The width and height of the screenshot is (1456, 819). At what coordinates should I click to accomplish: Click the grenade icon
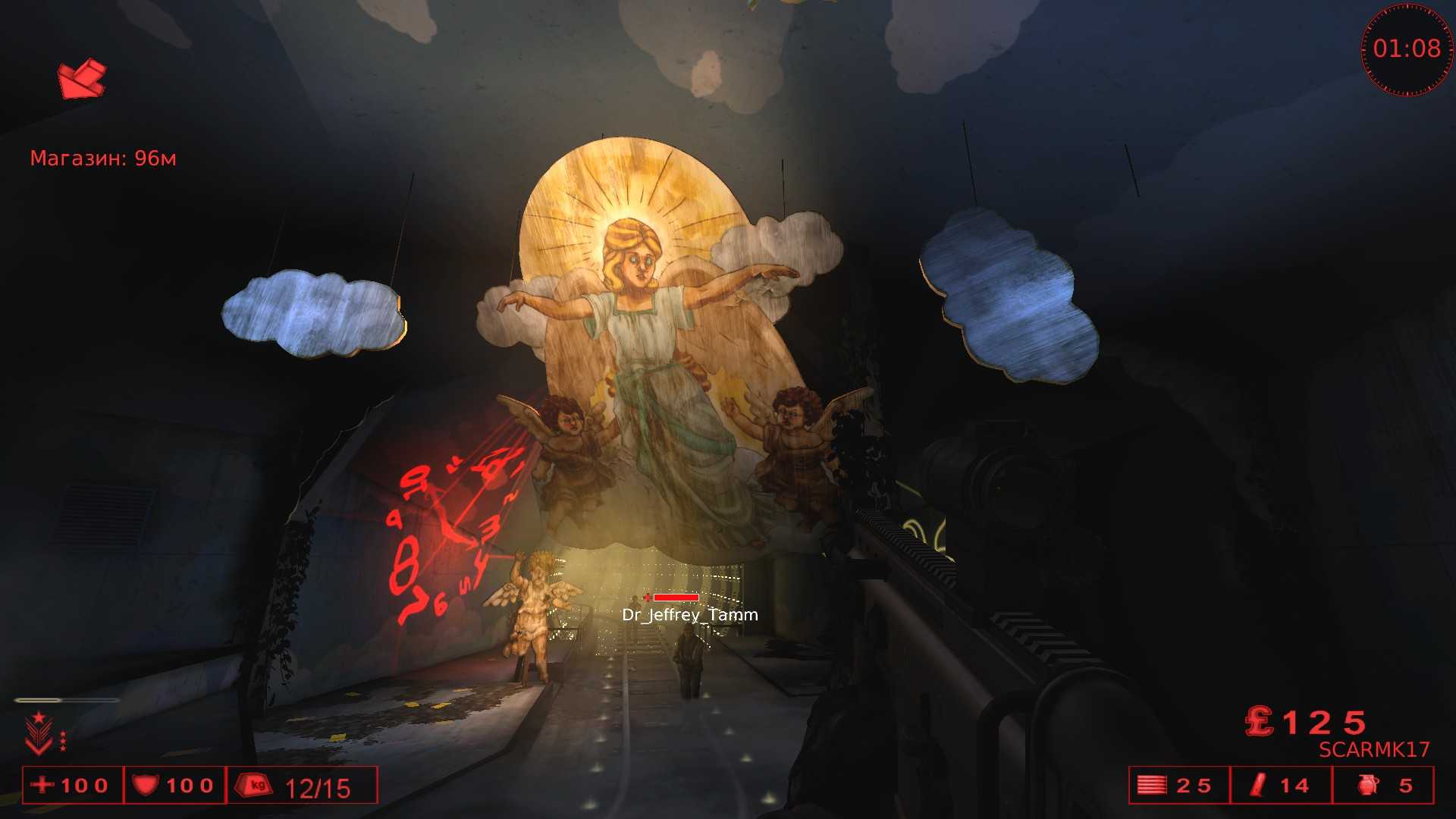click(1365, 786)
